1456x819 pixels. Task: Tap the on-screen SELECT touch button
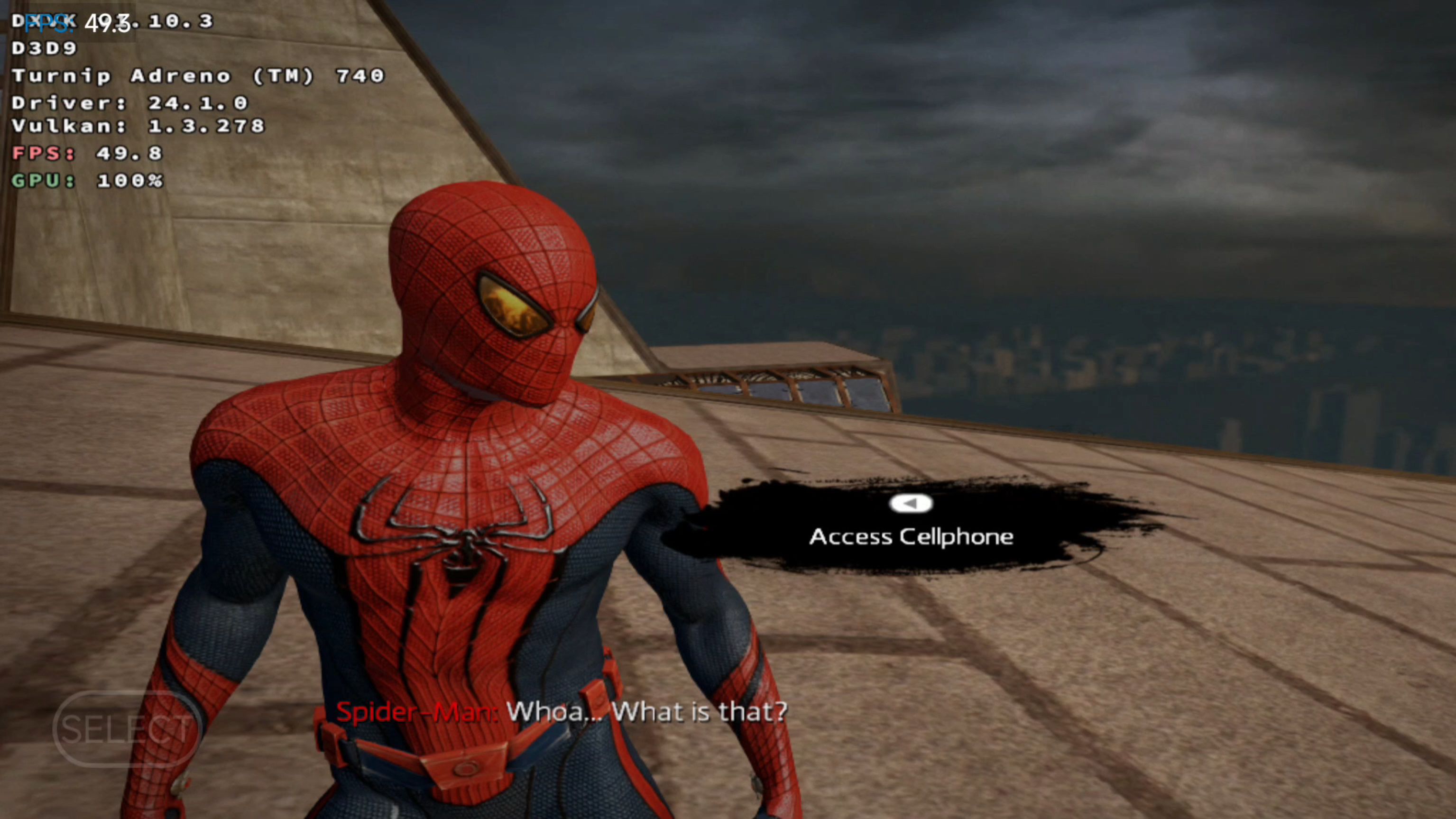(127, 728)
